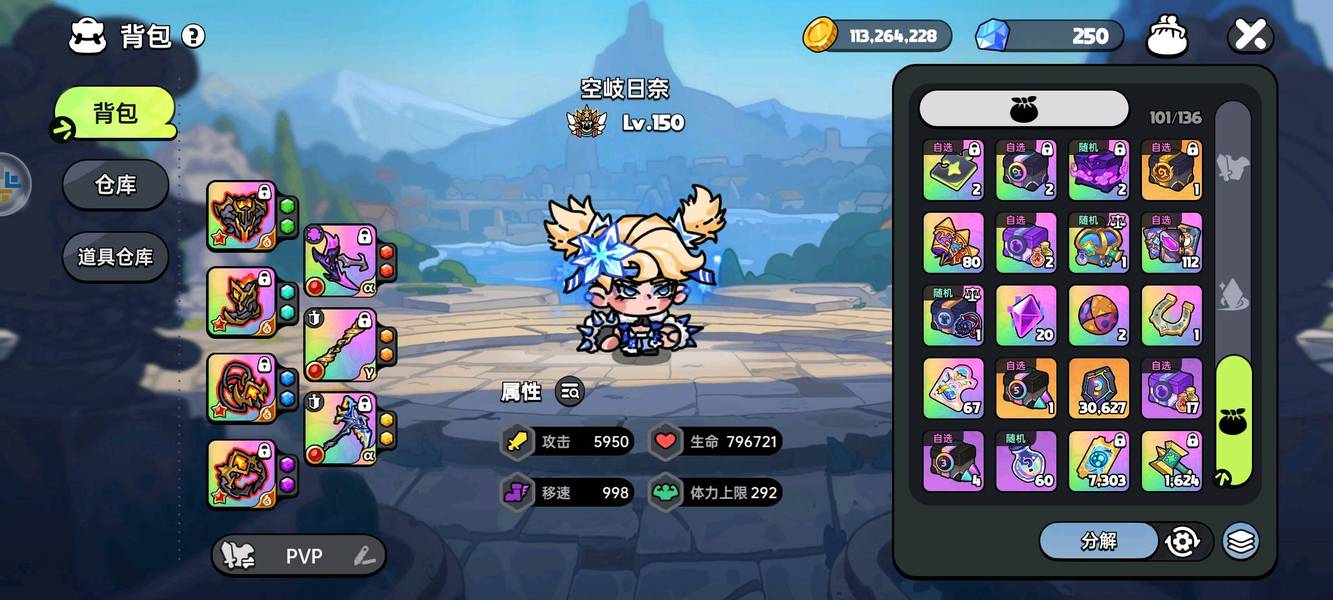Select the green fruit category on sidebar

1233,420
